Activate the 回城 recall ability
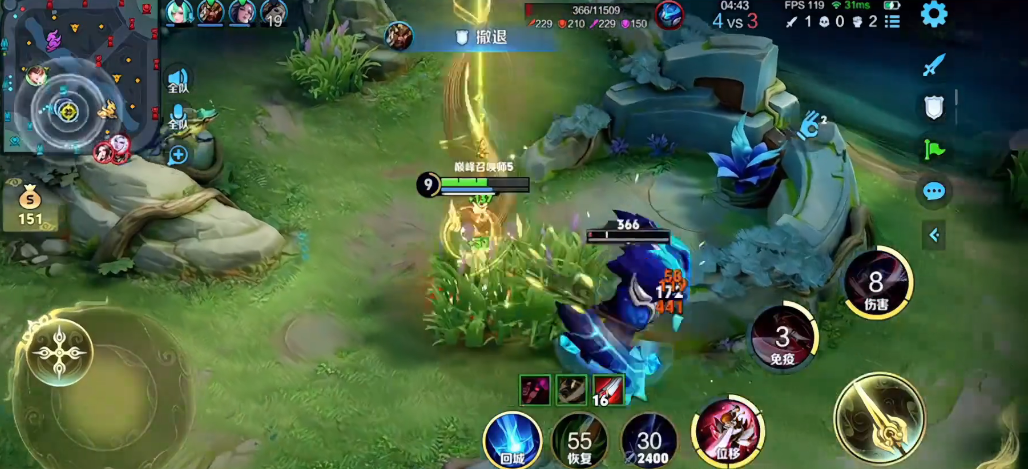The height and width of the screenshot is (469, 1028). [x=512, y=438]
